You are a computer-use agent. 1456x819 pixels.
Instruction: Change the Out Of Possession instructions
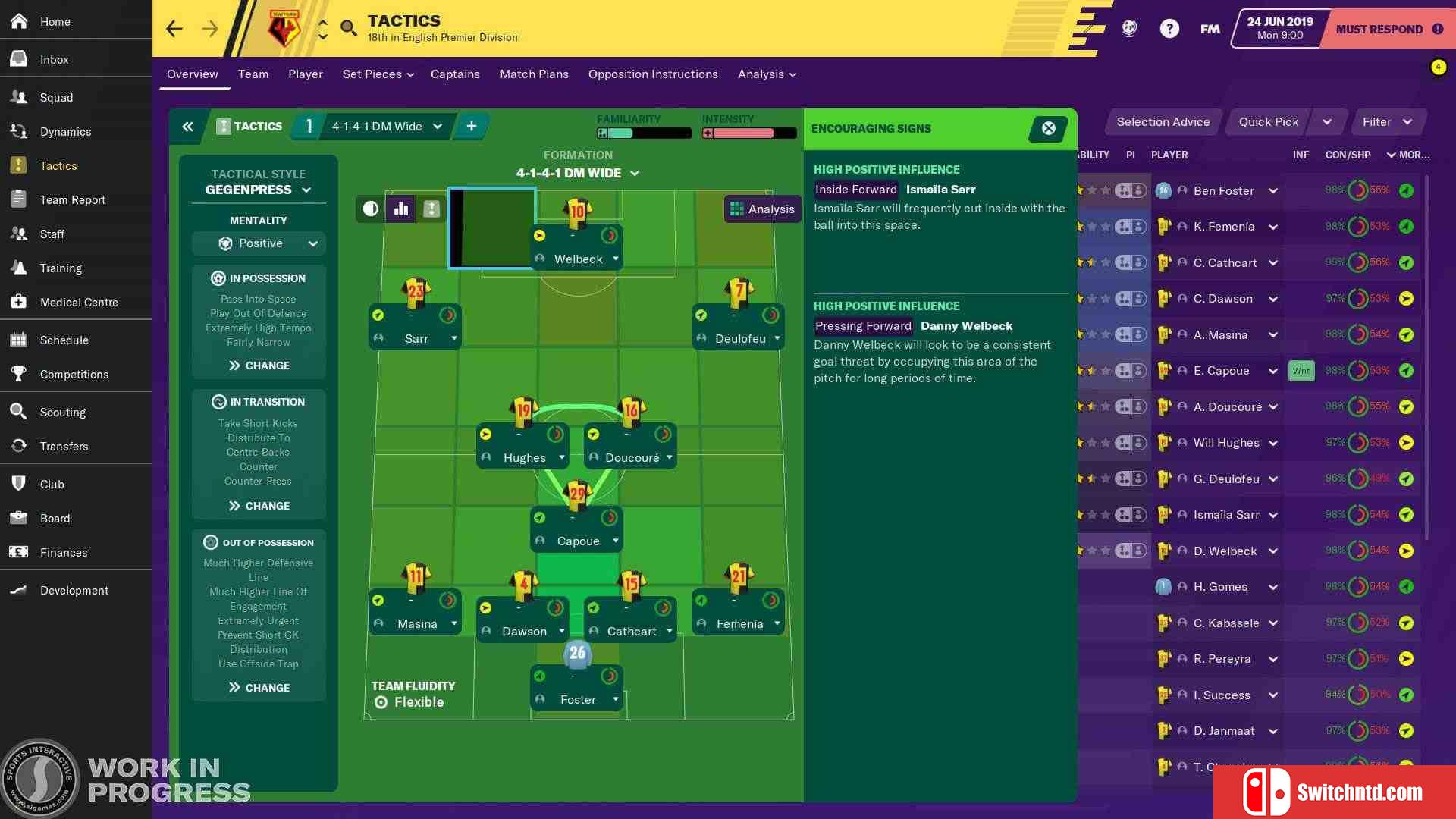[x=259, y=688]
